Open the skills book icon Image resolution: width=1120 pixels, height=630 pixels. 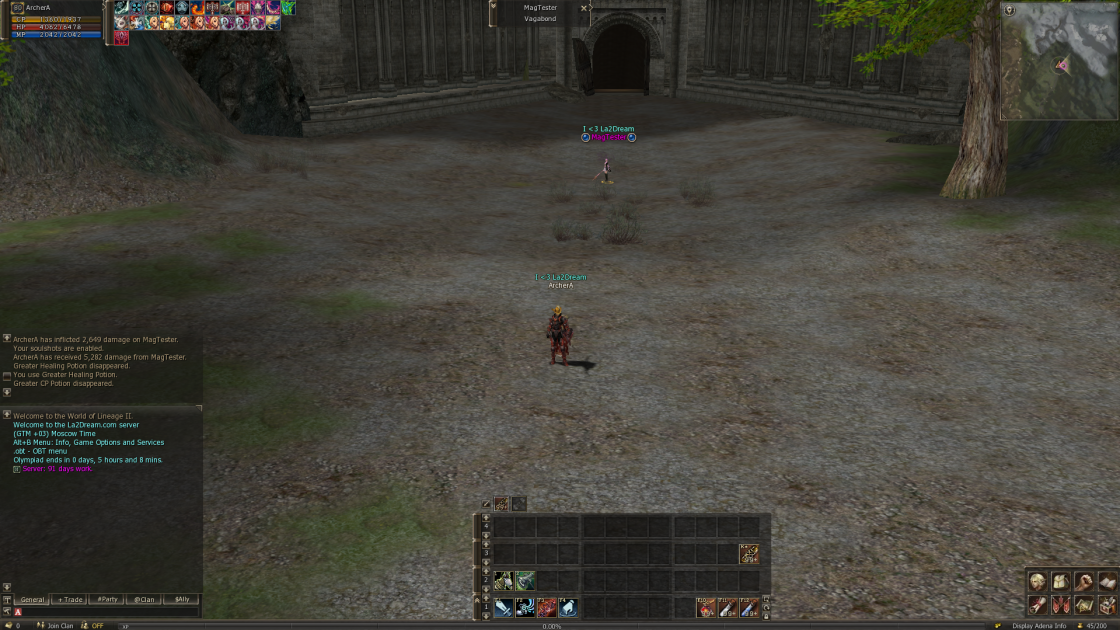1107,581
